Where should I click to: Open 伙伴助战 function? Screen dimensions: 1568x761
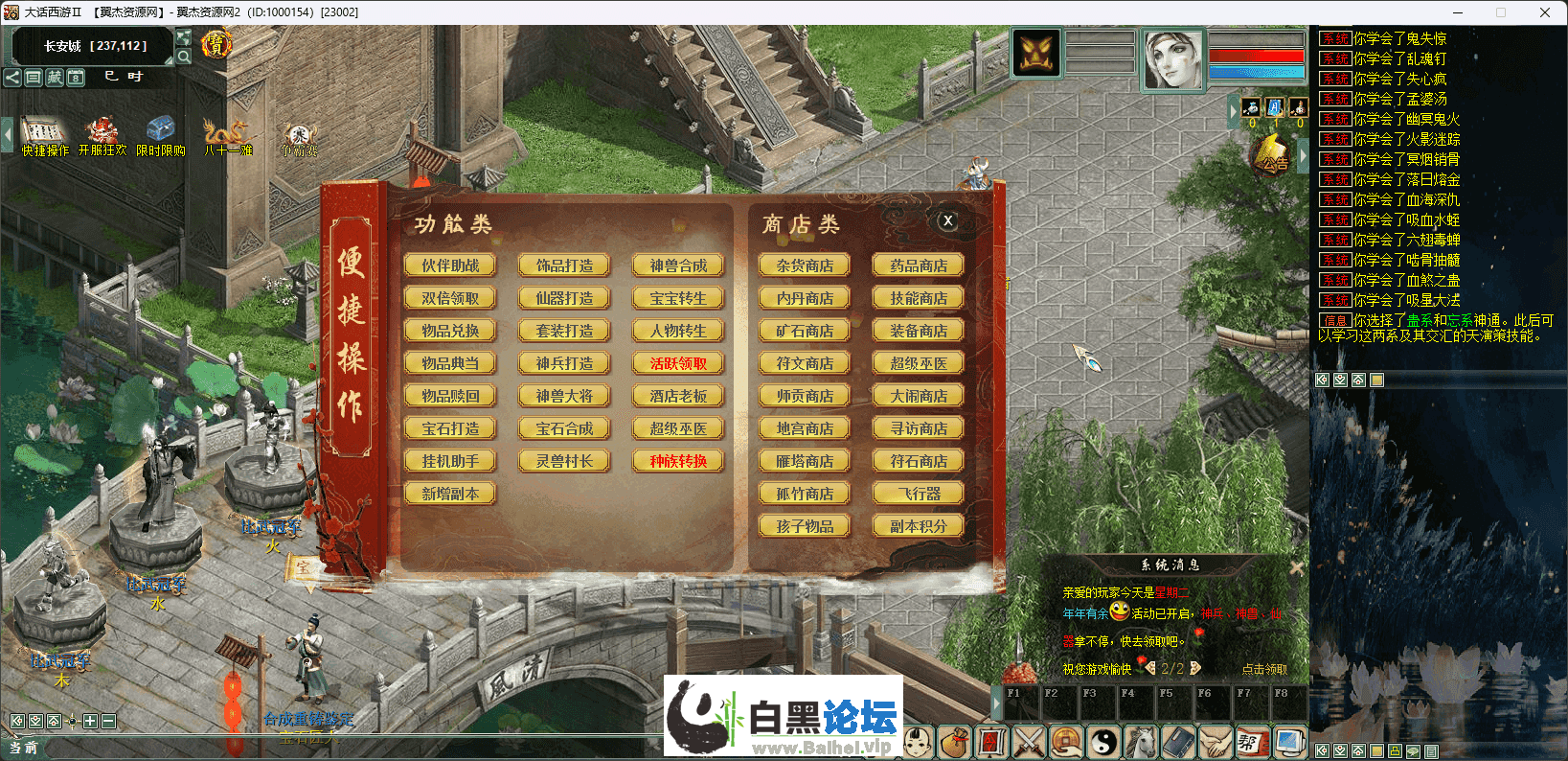[x=450, y=265]
